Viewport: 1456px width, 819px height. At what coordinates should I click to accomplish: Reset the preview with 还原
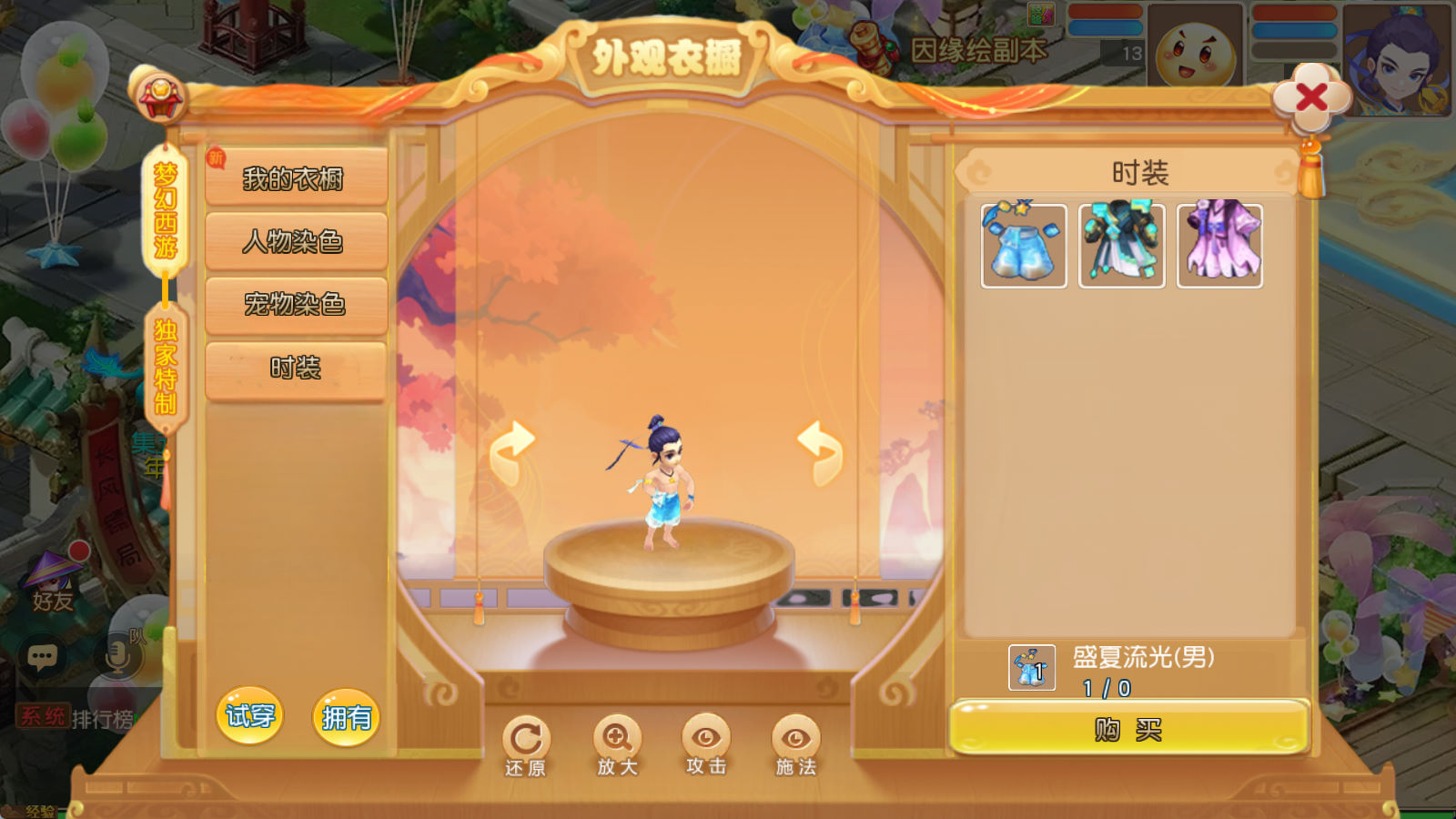coord(526,745)
